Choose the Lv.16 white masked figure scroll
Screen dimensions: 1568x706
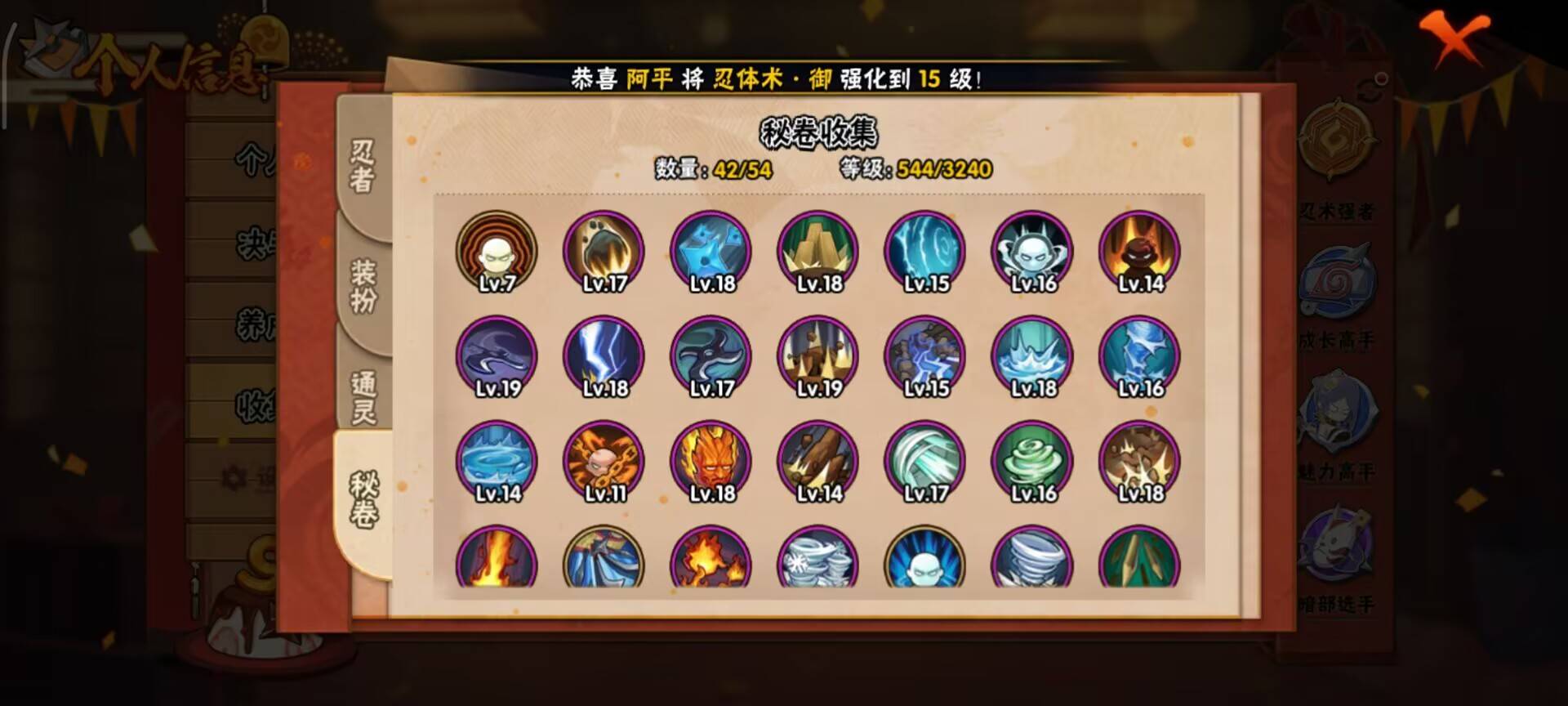pyautogui.click(x=1032, y=252)
